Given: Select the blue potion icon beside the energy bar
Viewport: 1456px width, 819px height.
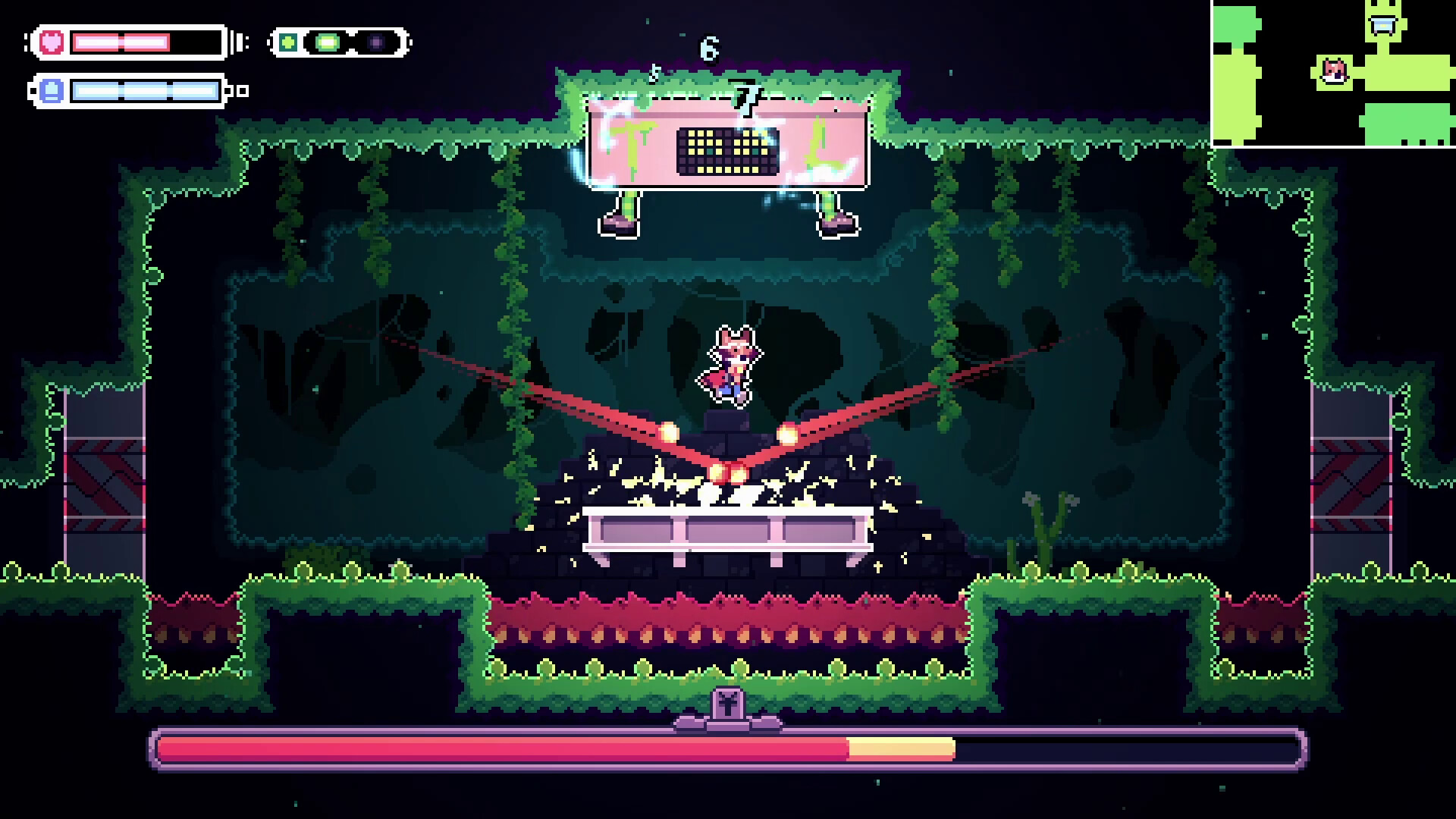Looking at the screenshot, I should tap(52, 91).
